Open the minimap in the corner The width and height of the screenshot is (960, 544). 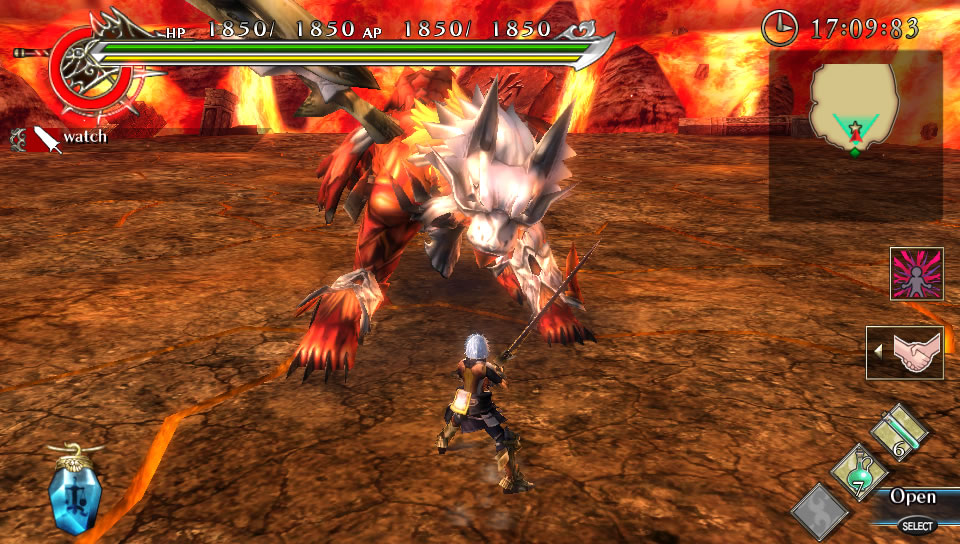click(x=855, y=135)
